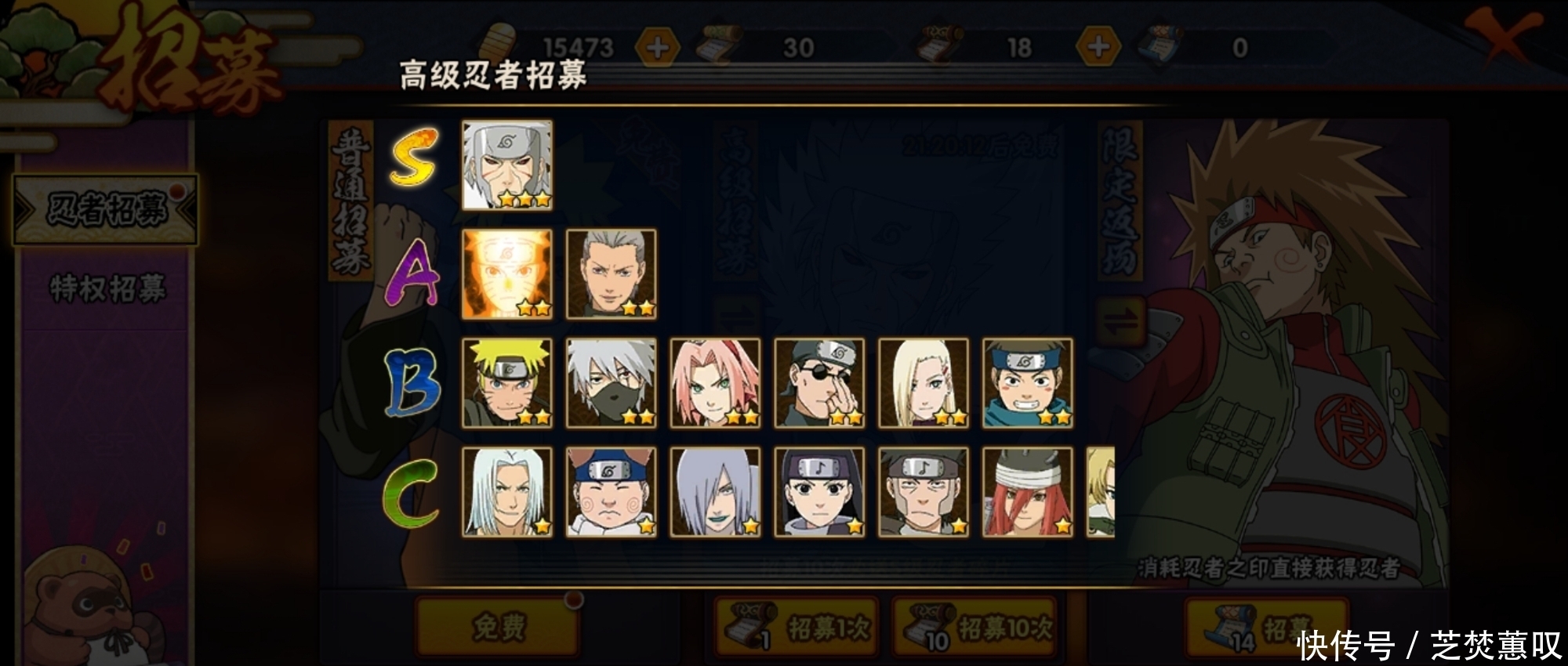Click the plus button beside the 18 scrolls
Image resolution: width=1568 pixels, height=666 pixels.
pyautogui.click(x=1098, y=48)
